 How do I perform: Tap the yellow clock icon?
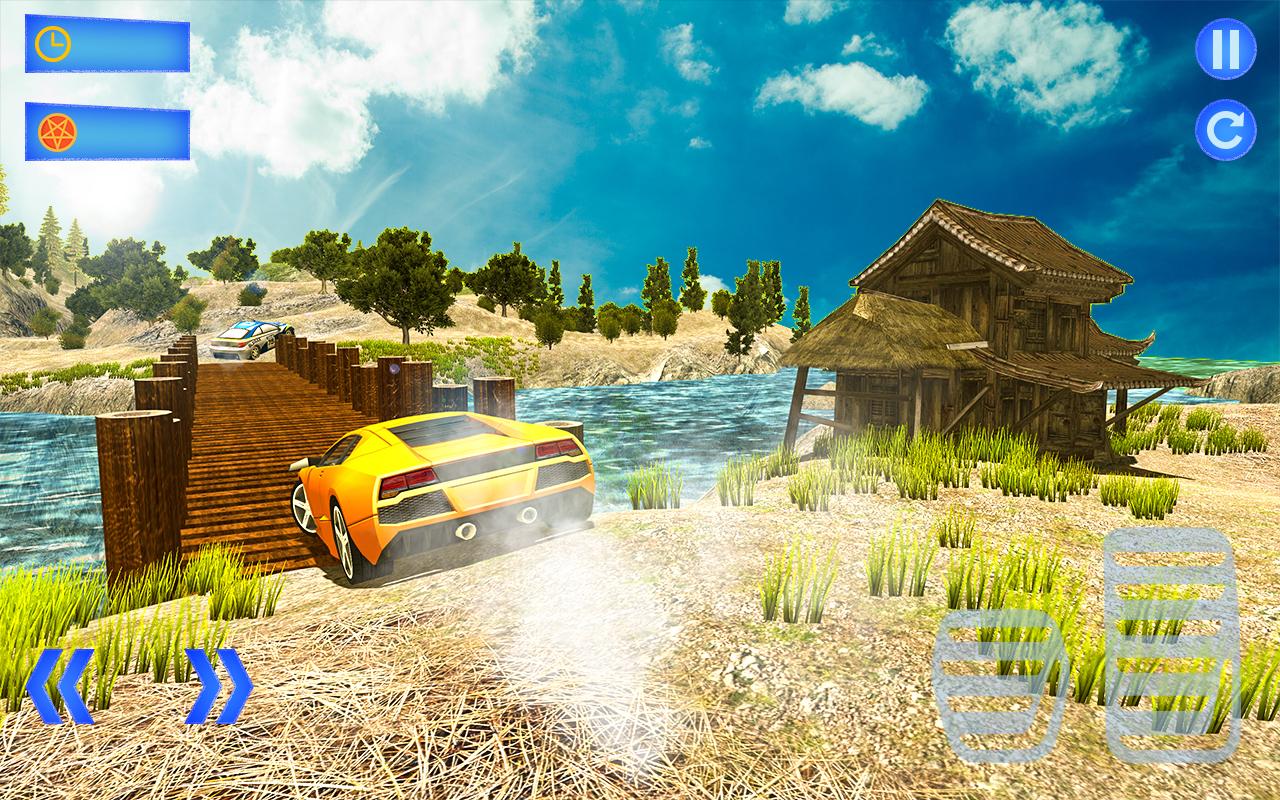click(55, 44)
